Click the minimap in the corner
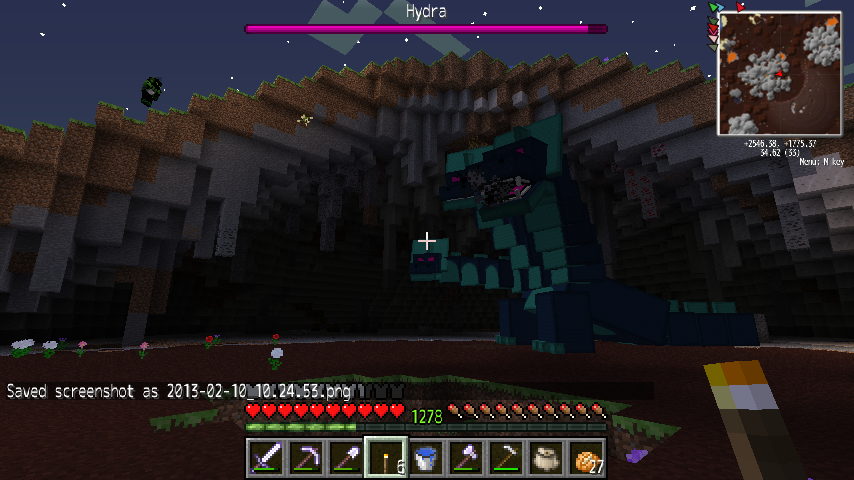 pyautogui.click(x=779, y=75)
